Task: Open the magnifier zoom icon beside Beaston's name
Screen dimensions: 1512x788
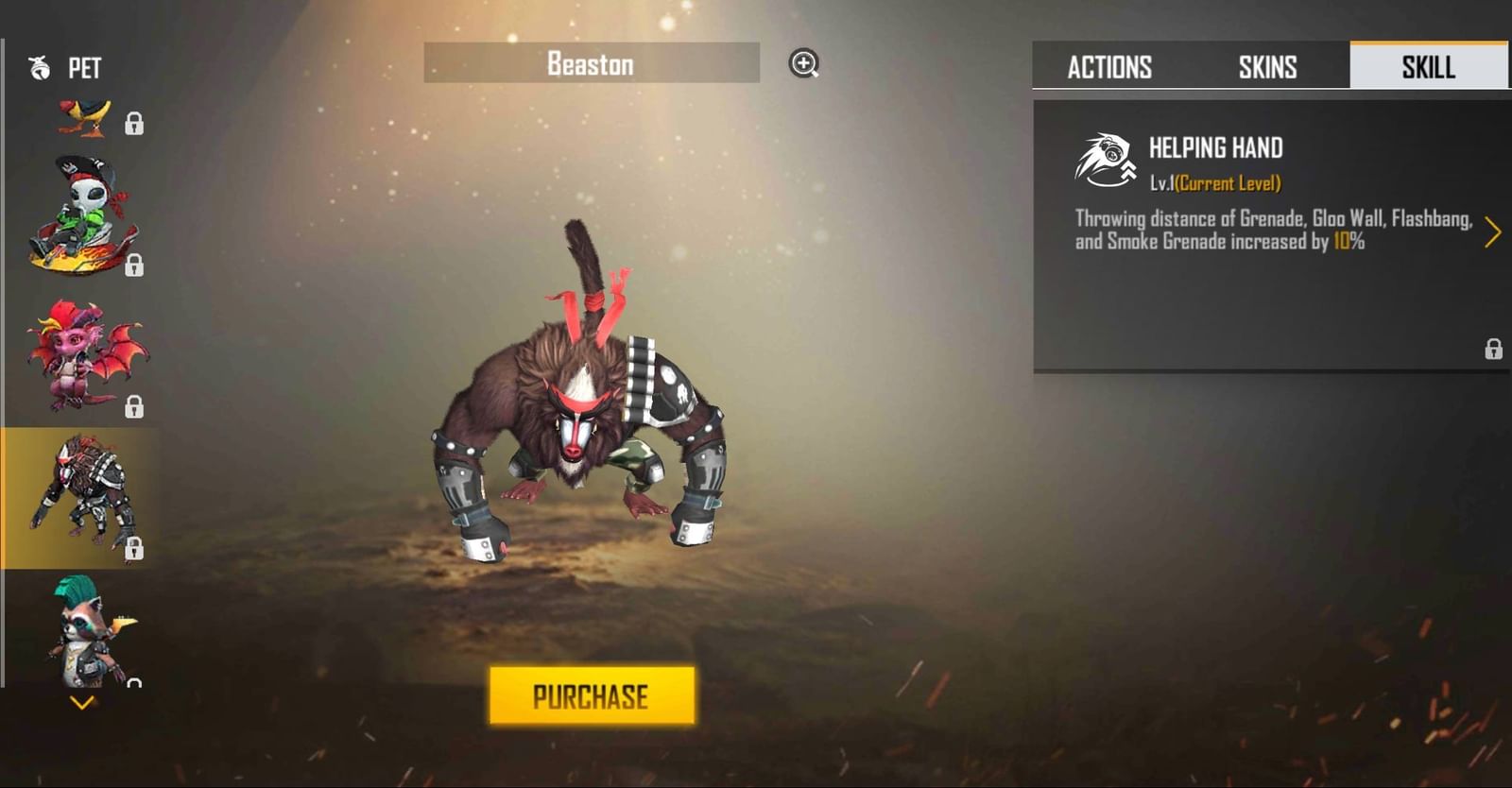Action: click(x=804, y=64)
